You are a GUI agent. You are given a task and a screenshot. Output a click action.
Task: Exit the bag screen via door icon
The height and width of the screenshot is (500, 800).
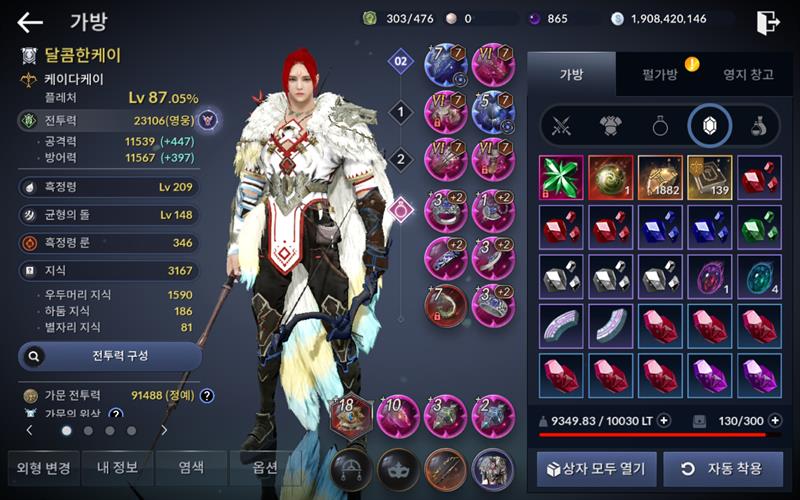768,22
